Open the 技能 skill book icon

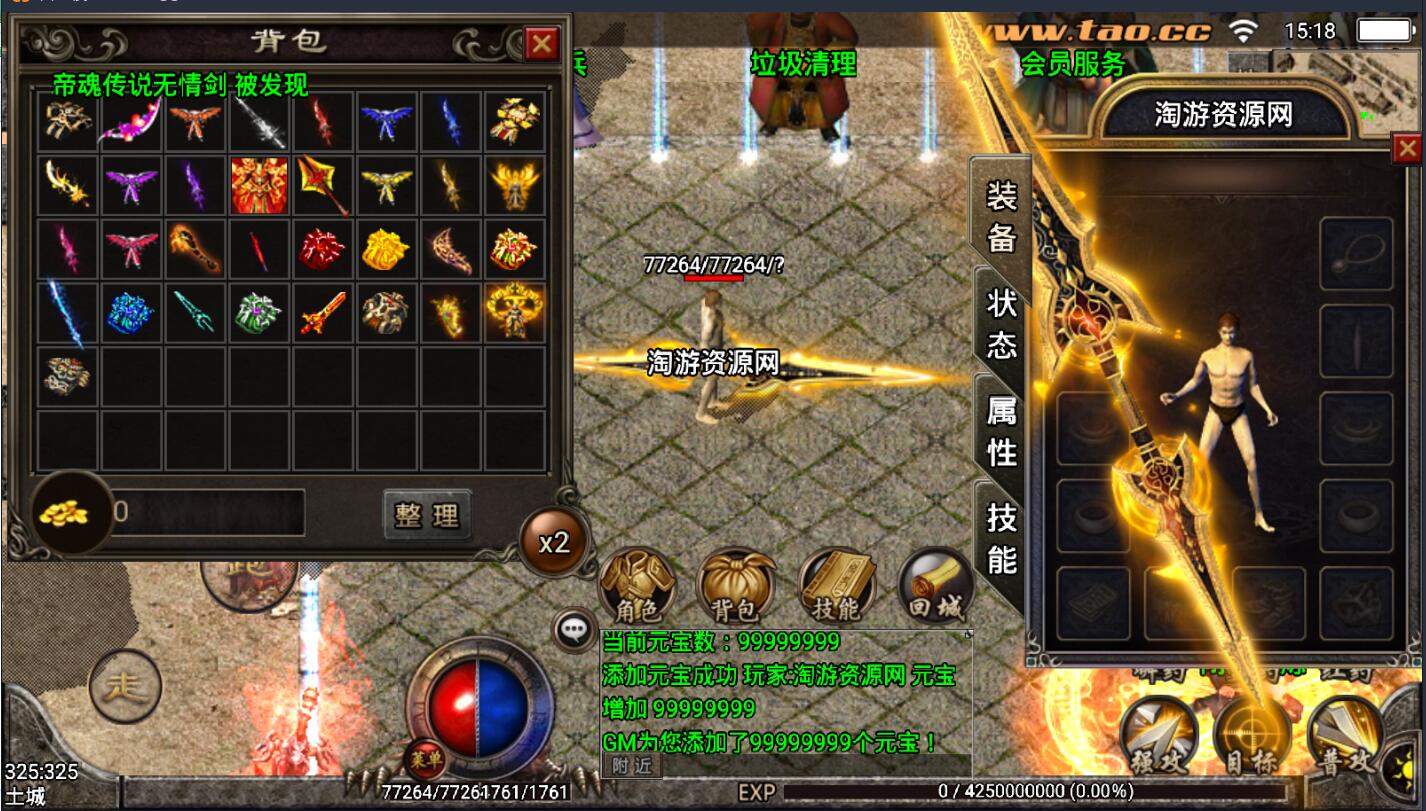[x=836, y=585]
